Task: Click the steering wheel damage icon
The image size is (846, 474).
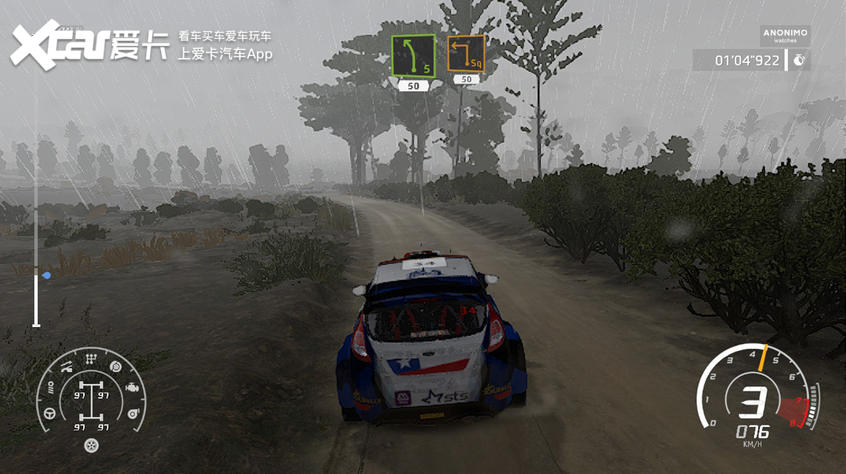Action: click(49, 410)
